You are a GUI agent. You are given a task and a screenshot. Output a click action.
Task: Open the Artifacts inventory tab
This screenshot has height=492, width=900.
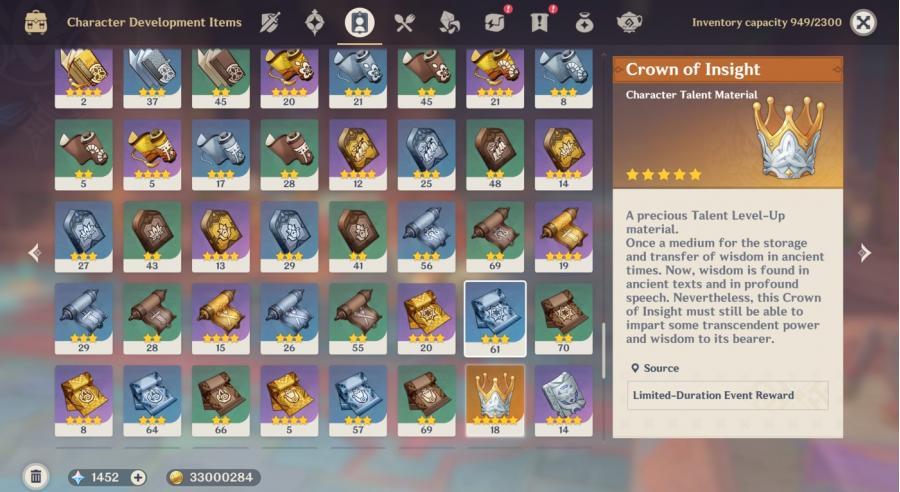tap(315, 22)
